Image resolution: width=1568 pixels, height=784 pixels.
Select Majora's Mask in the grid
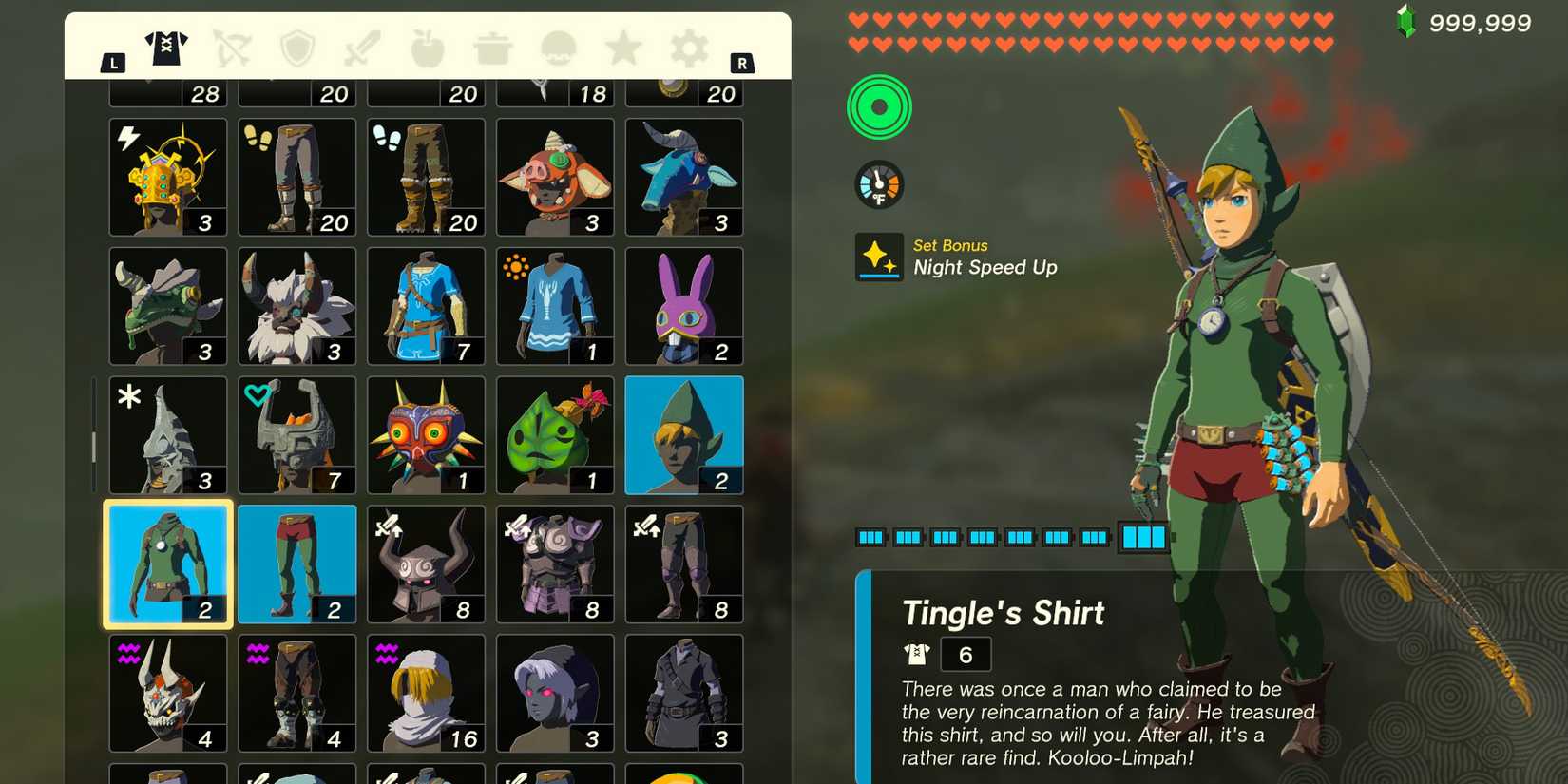[426, 434]
